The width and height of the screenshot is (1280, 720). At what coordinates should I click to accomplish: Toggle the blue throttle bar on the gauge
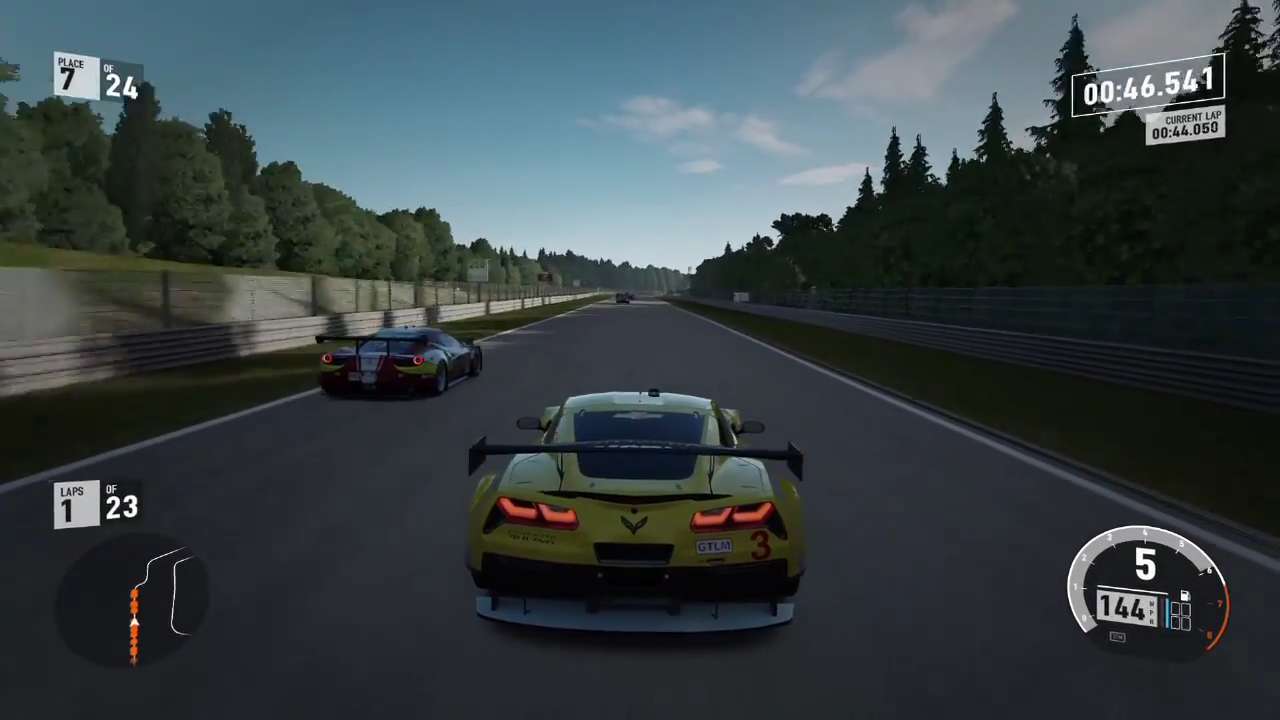point(1167,612)
